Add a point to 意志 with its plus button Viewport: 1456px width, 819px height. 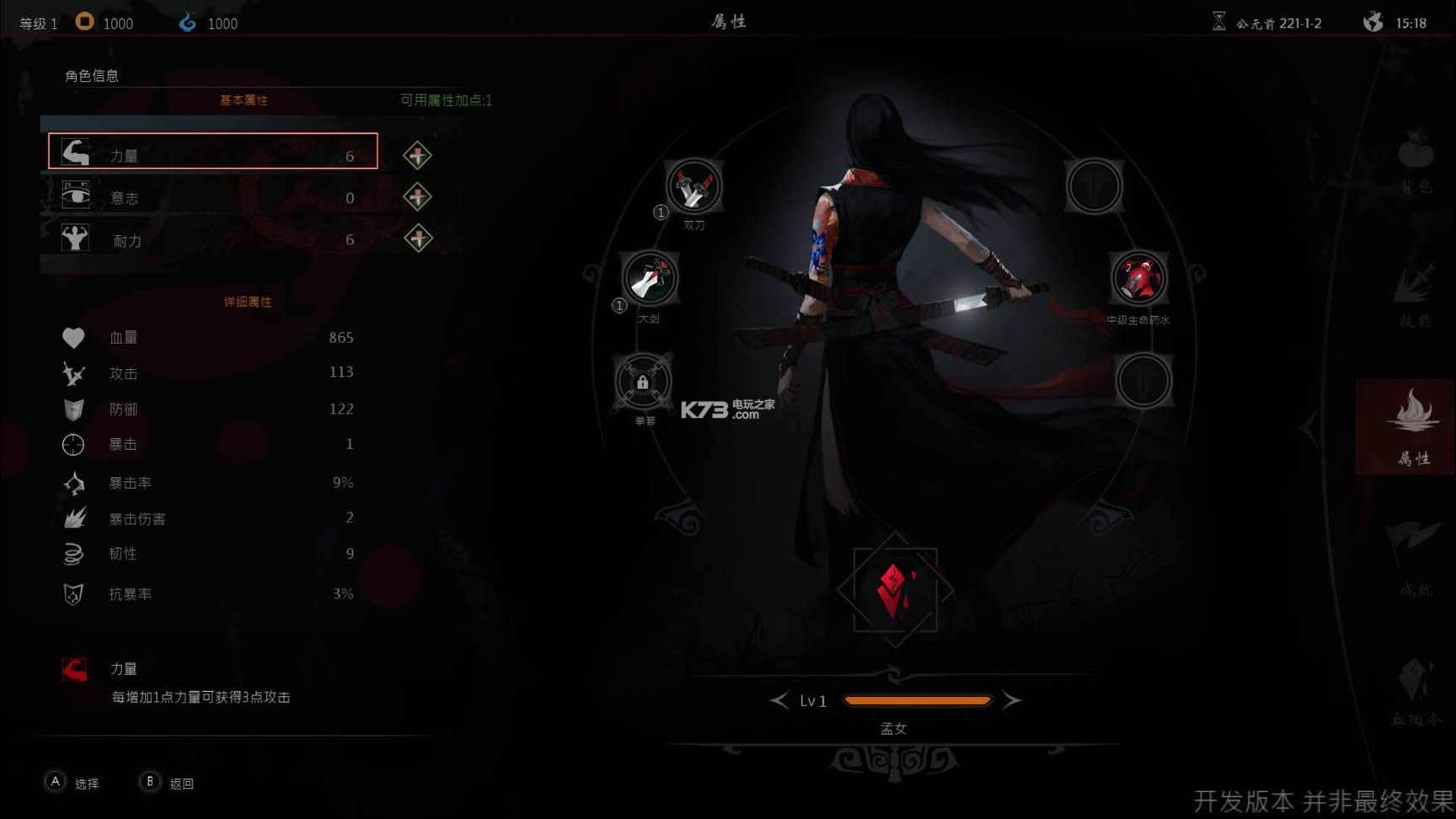417,197
